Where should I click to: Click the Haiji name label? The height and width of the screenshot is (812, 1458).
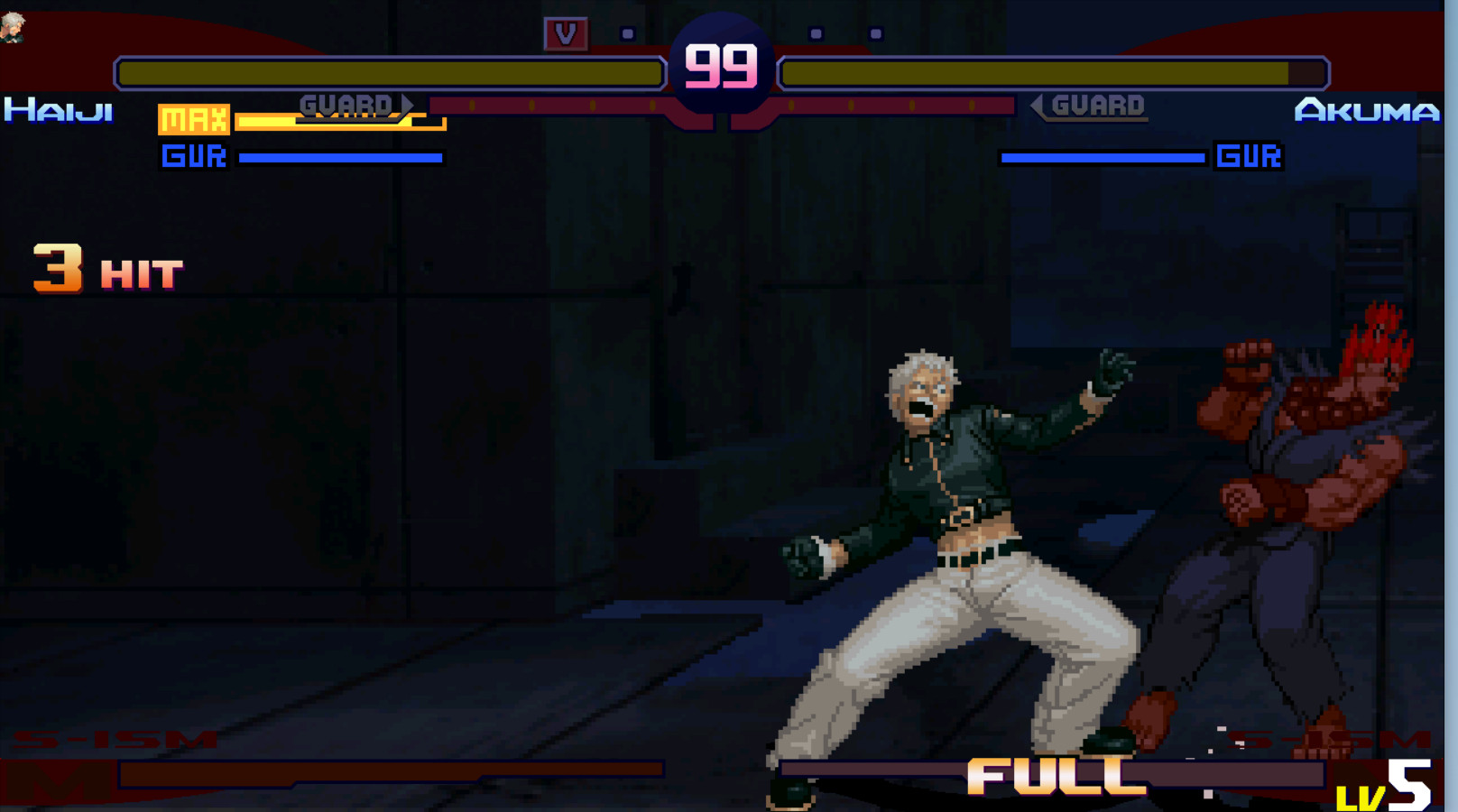point(59,111)
